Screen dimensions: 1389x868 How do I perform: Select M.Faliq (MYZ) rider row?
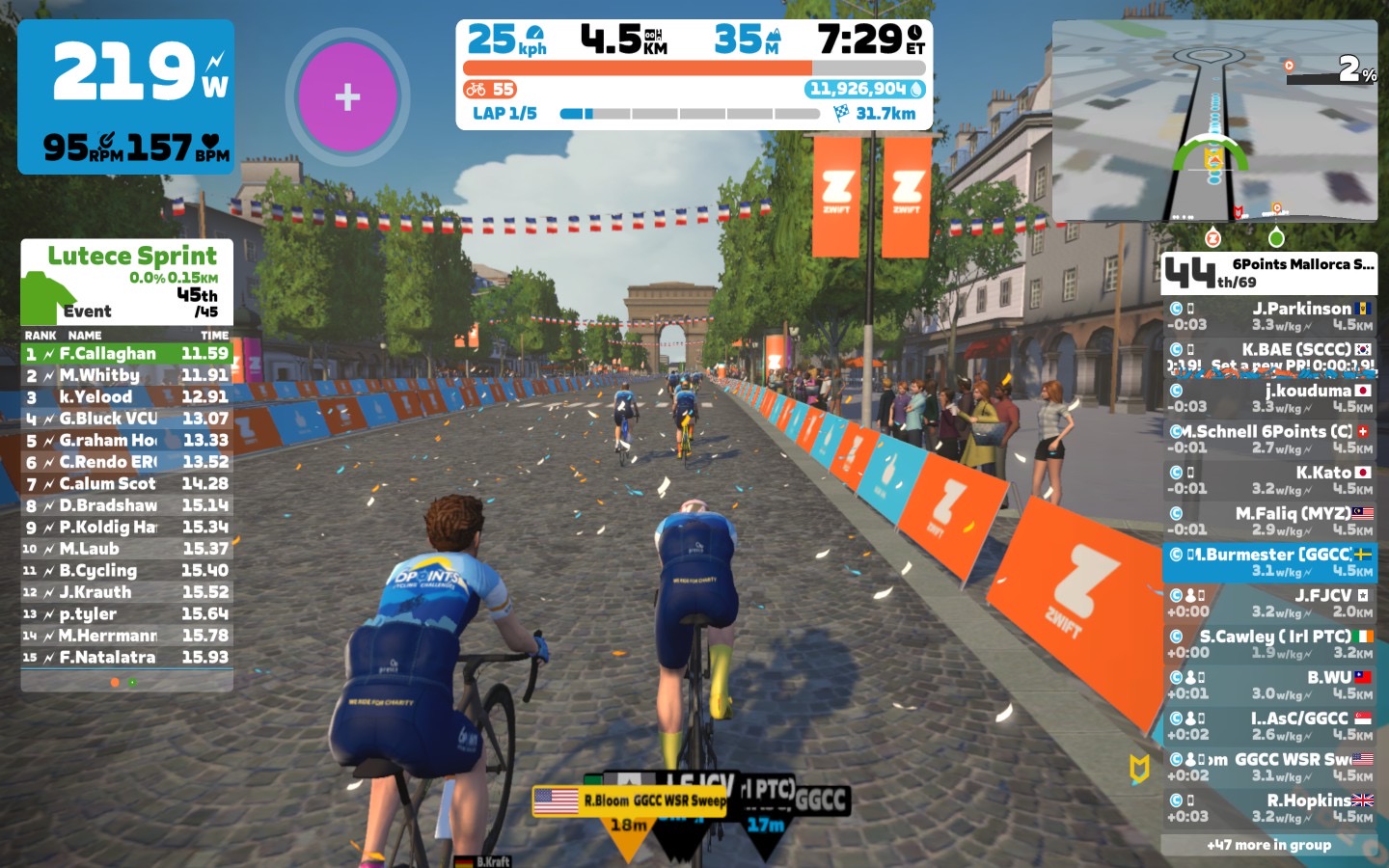pos(1269,521)
